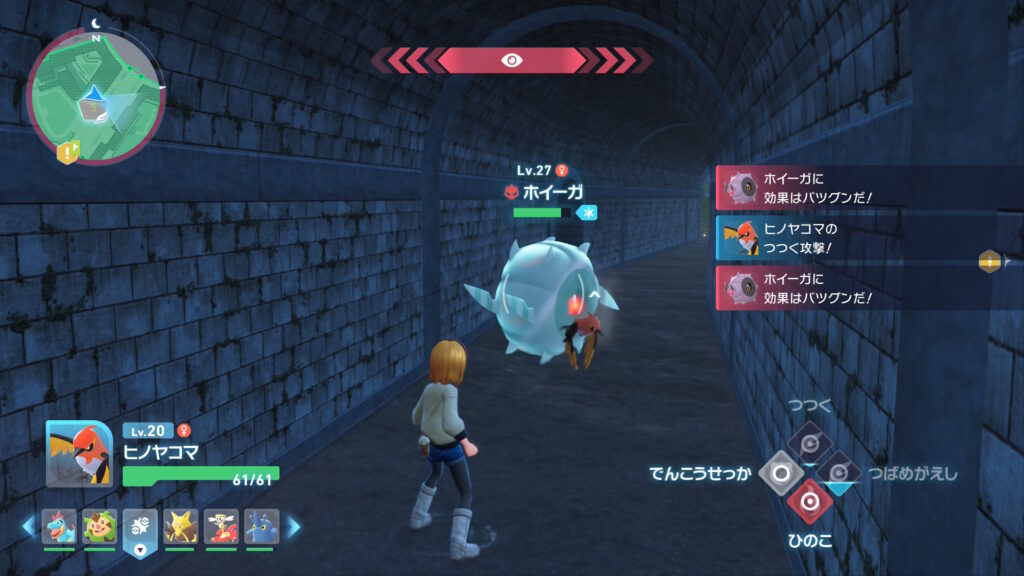The height and width of the screenshot is (576, 1024).
Task: Use the つばめがえし move
Action: [838, 472]
